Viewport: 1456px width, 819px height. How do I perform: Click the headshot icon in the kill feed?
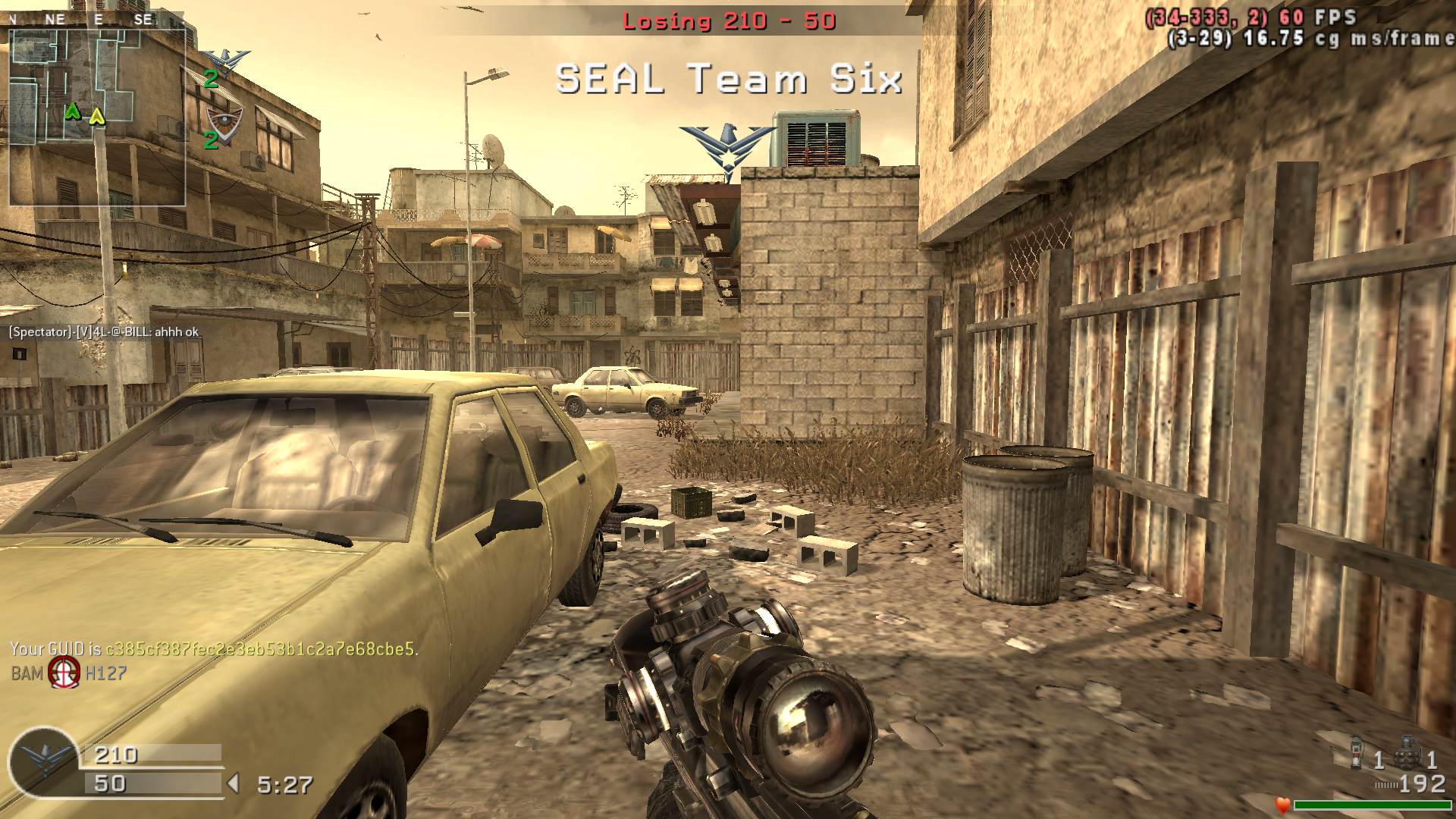click(64, 672)
